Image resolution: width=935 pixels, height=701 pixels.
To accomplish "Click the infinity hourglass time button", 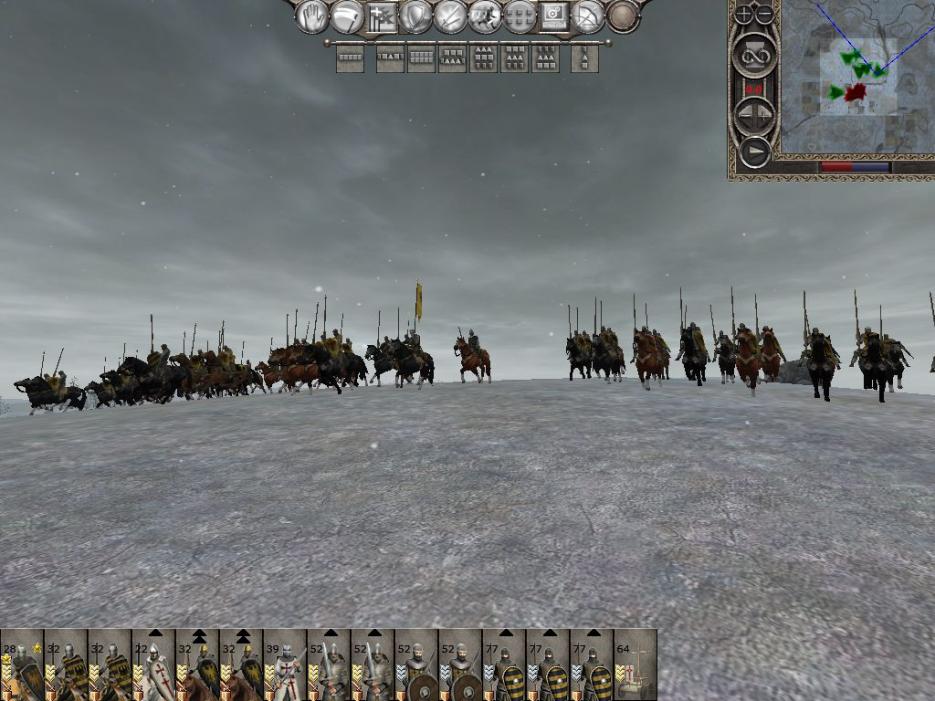I will click(x=755, y=55).
